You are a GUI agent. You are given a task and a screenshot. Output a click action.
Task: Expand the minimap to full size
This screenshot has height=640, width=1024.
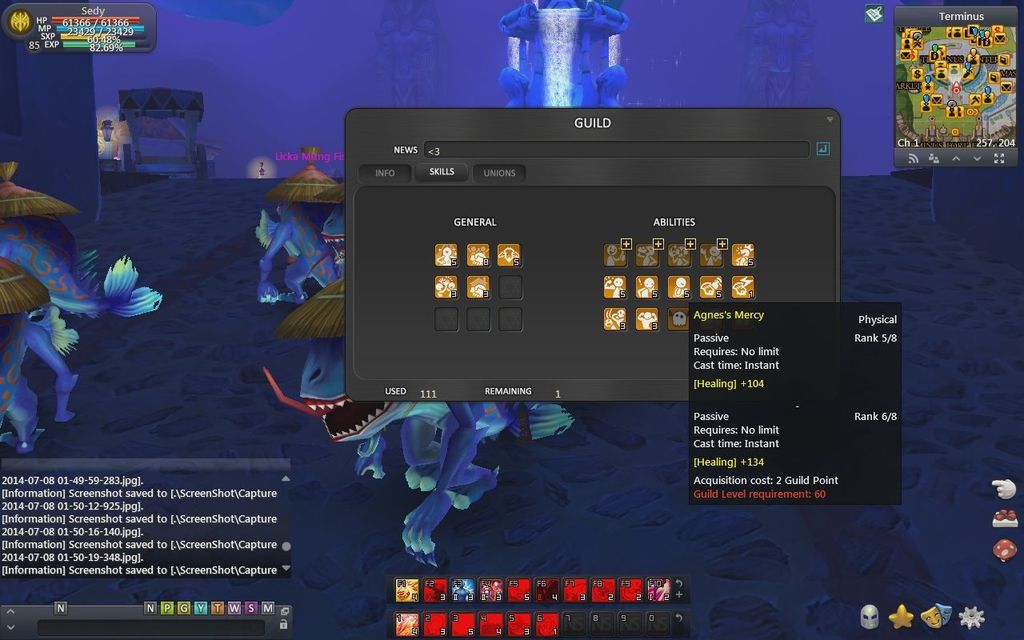tap(999, 158)
